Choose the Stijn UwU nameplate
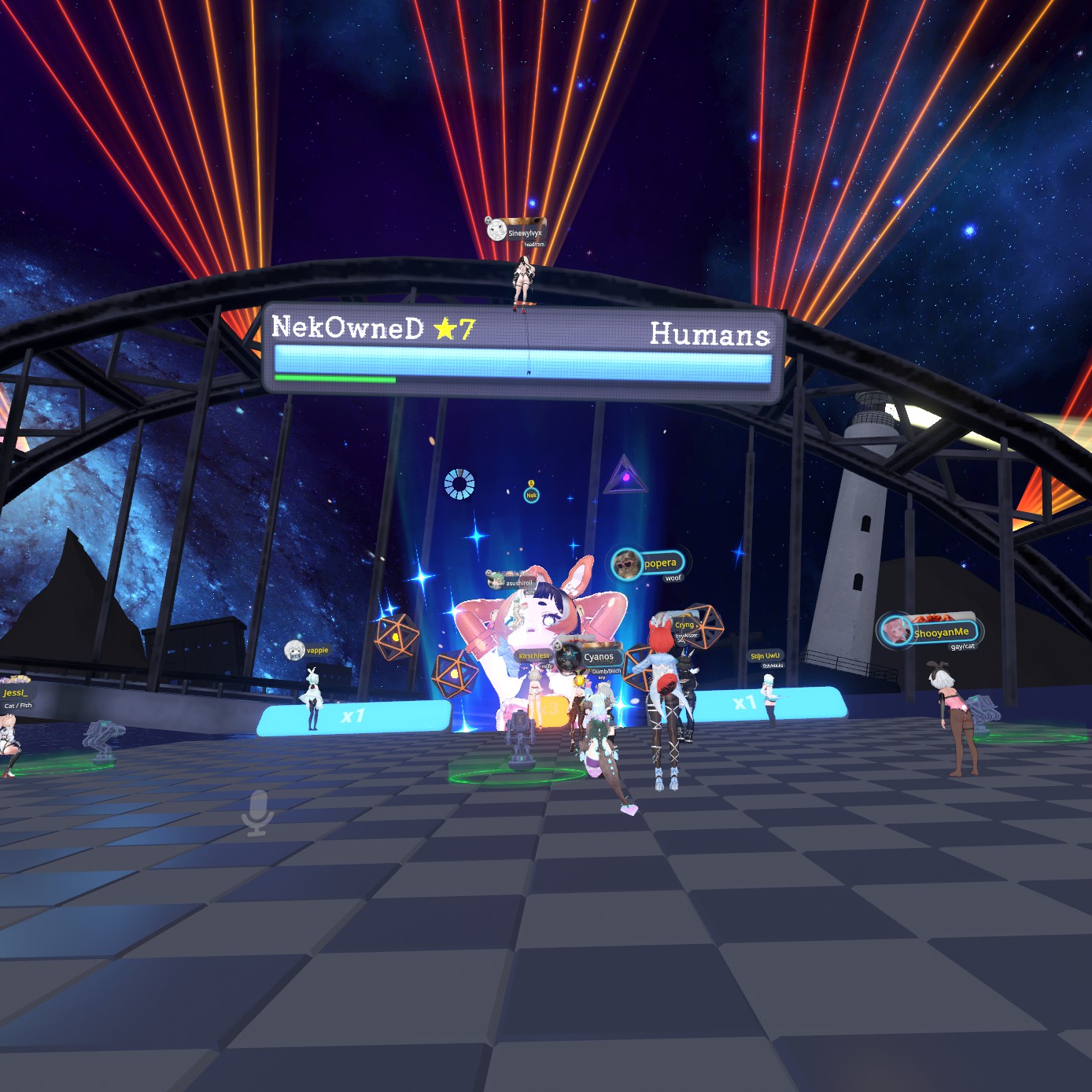Viewport: 1092px width, 1092px height. click(x=765, y=655)
